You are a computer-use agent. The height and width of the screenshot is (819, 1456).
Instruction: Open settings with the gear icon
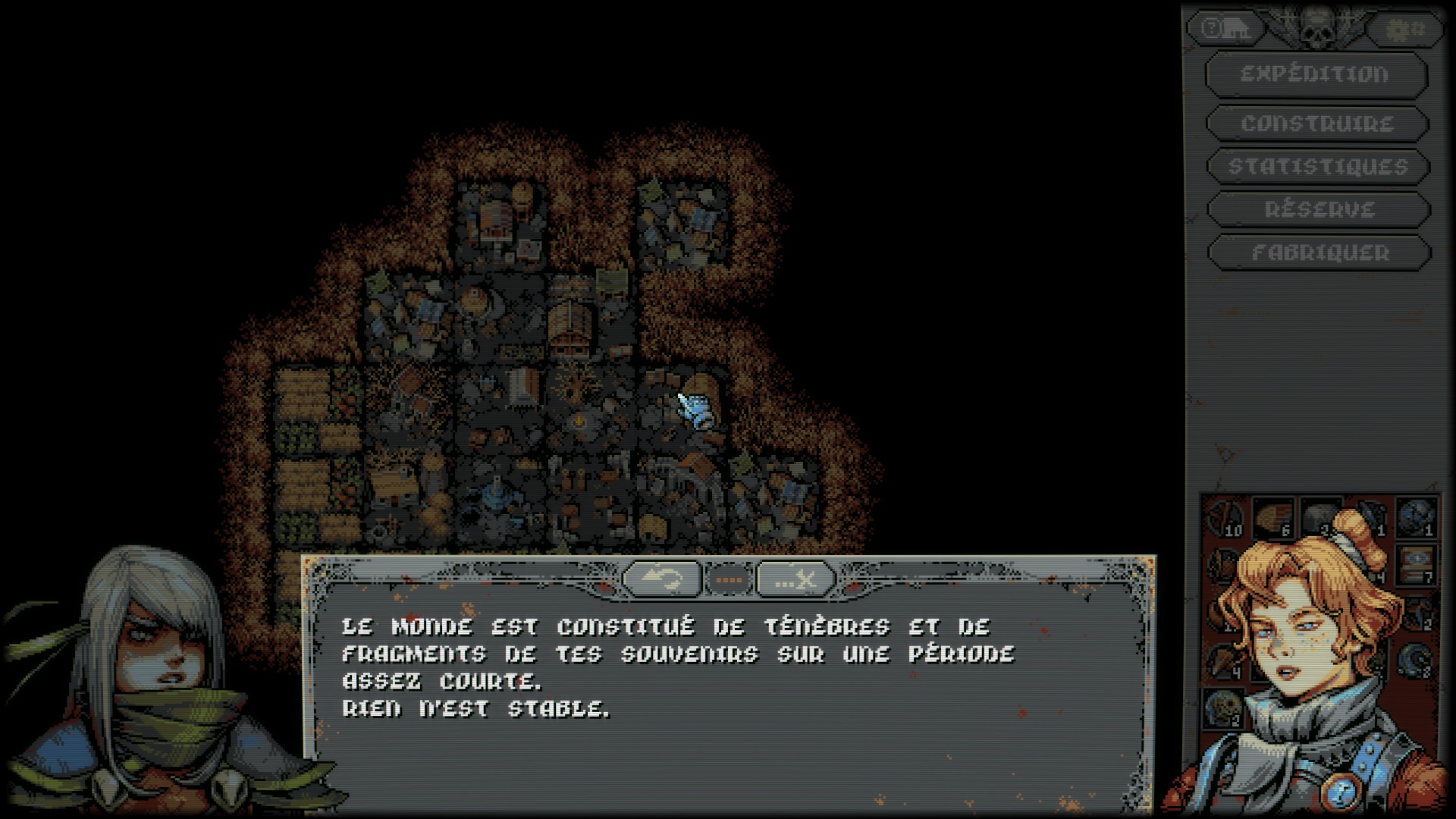tap(1404, 30)
